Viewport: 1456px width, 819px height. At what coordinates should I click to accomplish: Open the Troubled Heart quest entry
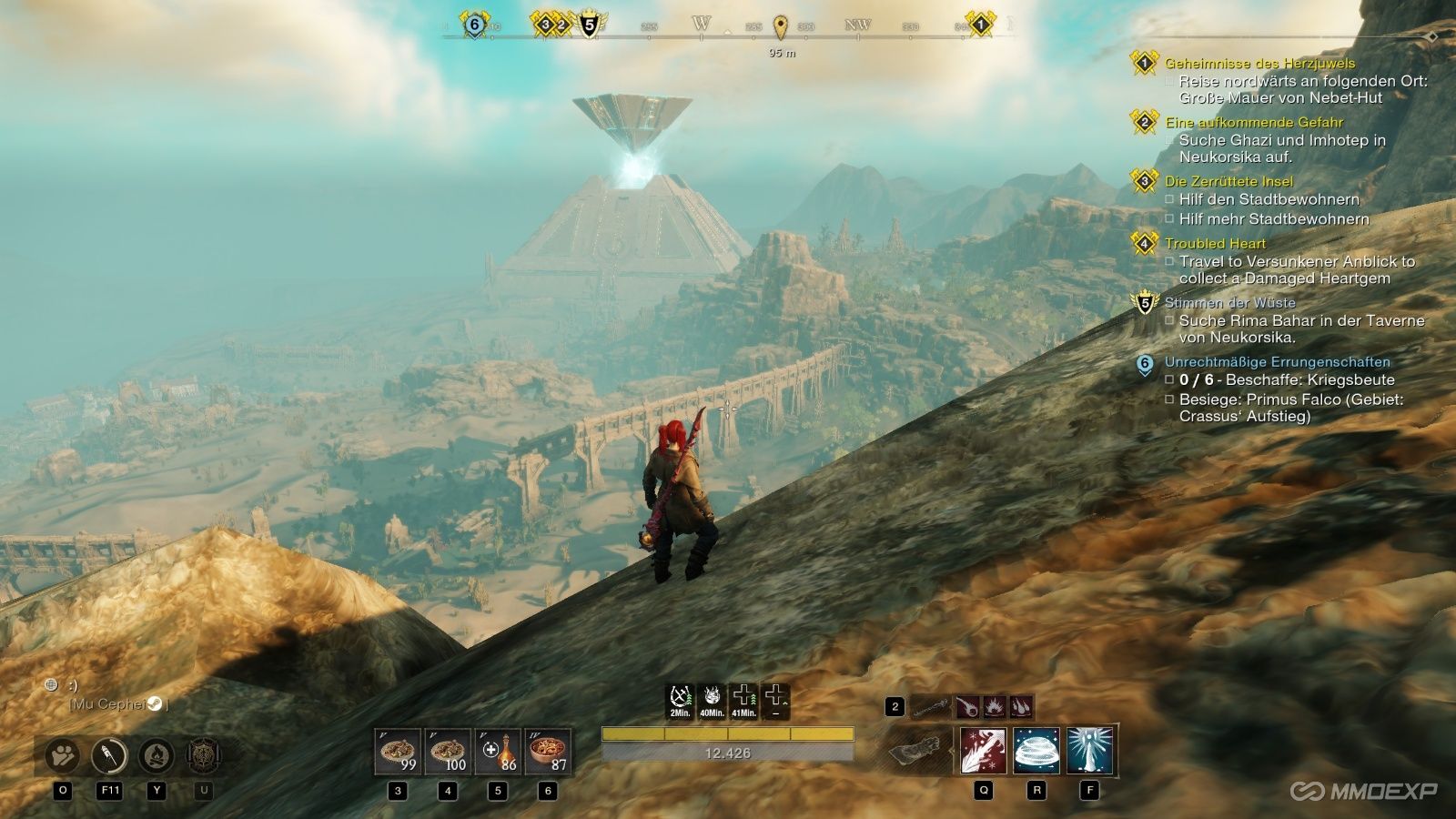point(1215,243)
